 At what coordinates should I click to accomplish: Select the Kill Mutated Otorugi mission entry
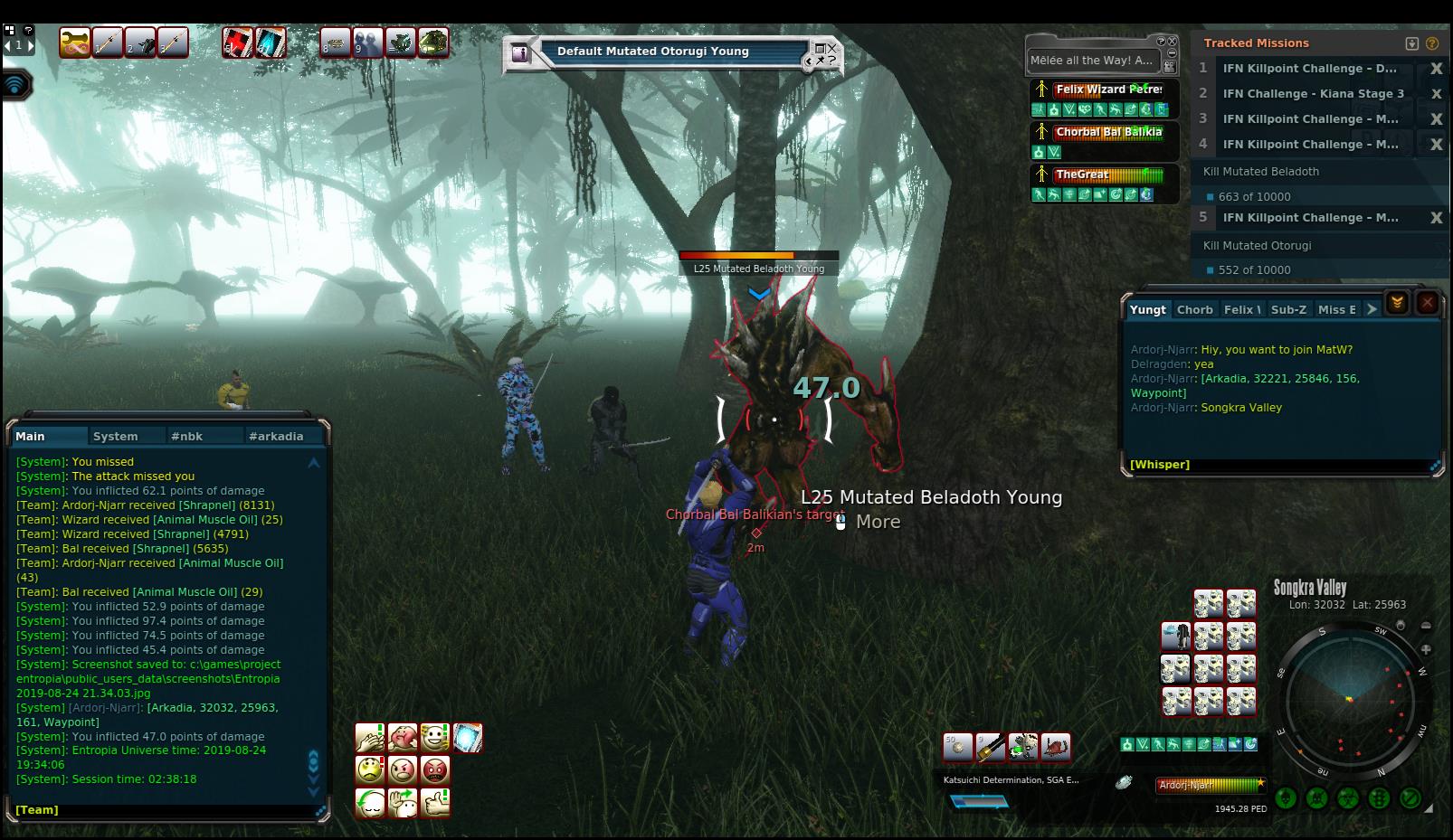pyautogui.click(x=1257, y=245)
